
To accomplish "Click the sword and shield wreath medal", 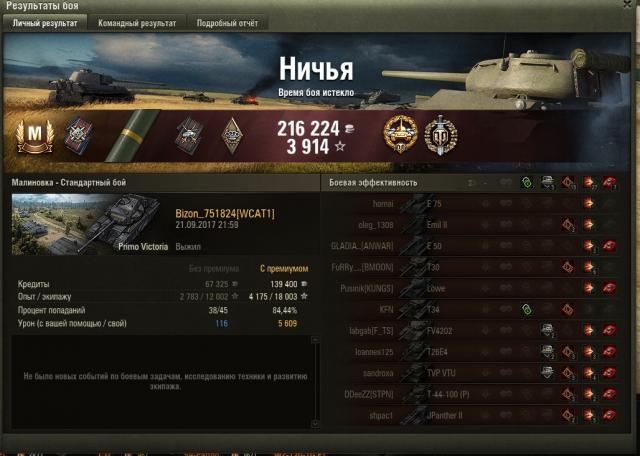I will (x=440, y=135).
